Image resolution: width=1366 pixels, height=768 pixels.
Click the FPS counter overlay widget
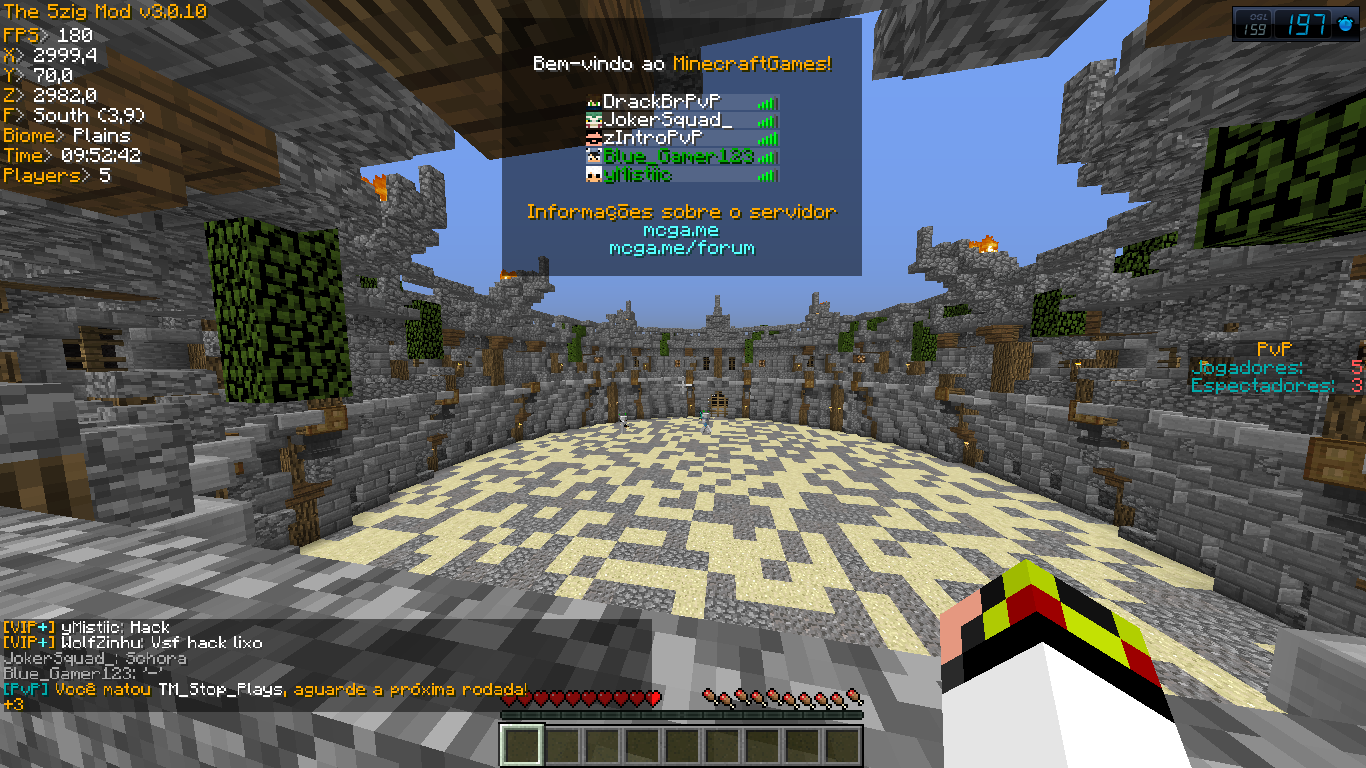tap(1296, 24)
